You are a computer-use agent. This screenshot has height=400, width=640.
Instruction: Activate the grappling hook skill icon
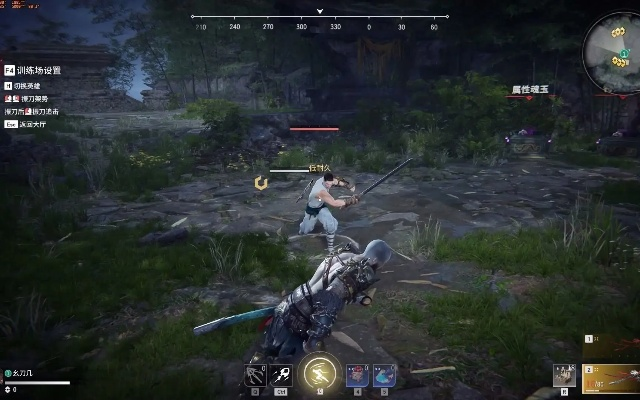tap(255, 376)
